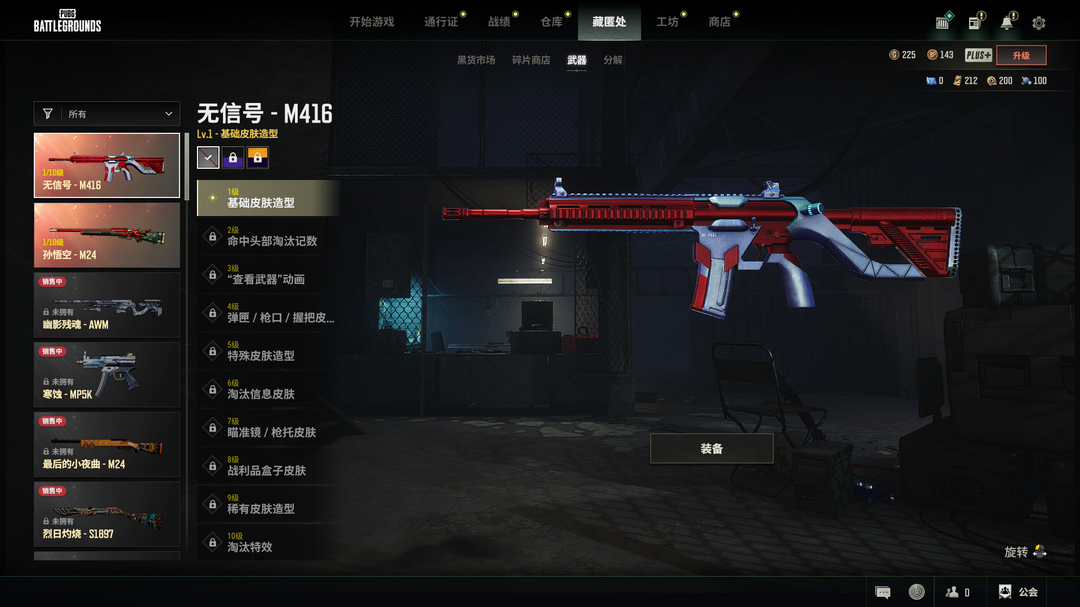
Task: Open the settings gear icon
Action: click(1039, 23)
